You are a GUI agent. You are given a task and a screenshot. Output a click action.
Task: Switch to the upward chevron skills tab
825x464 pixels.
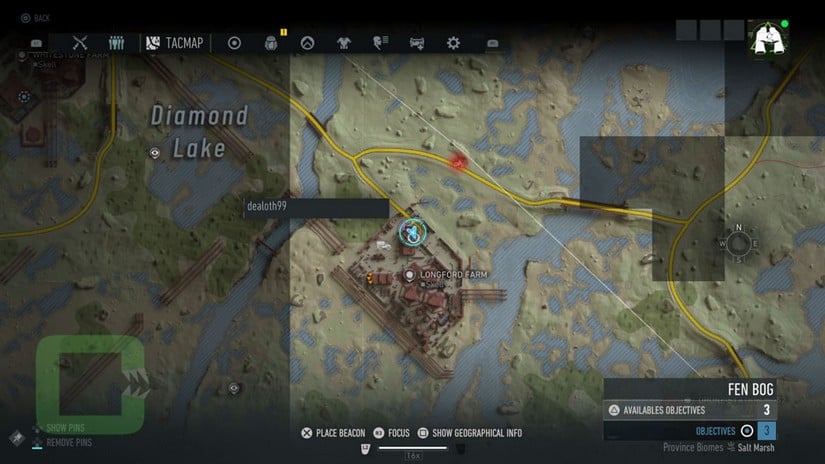coord(308,43)
